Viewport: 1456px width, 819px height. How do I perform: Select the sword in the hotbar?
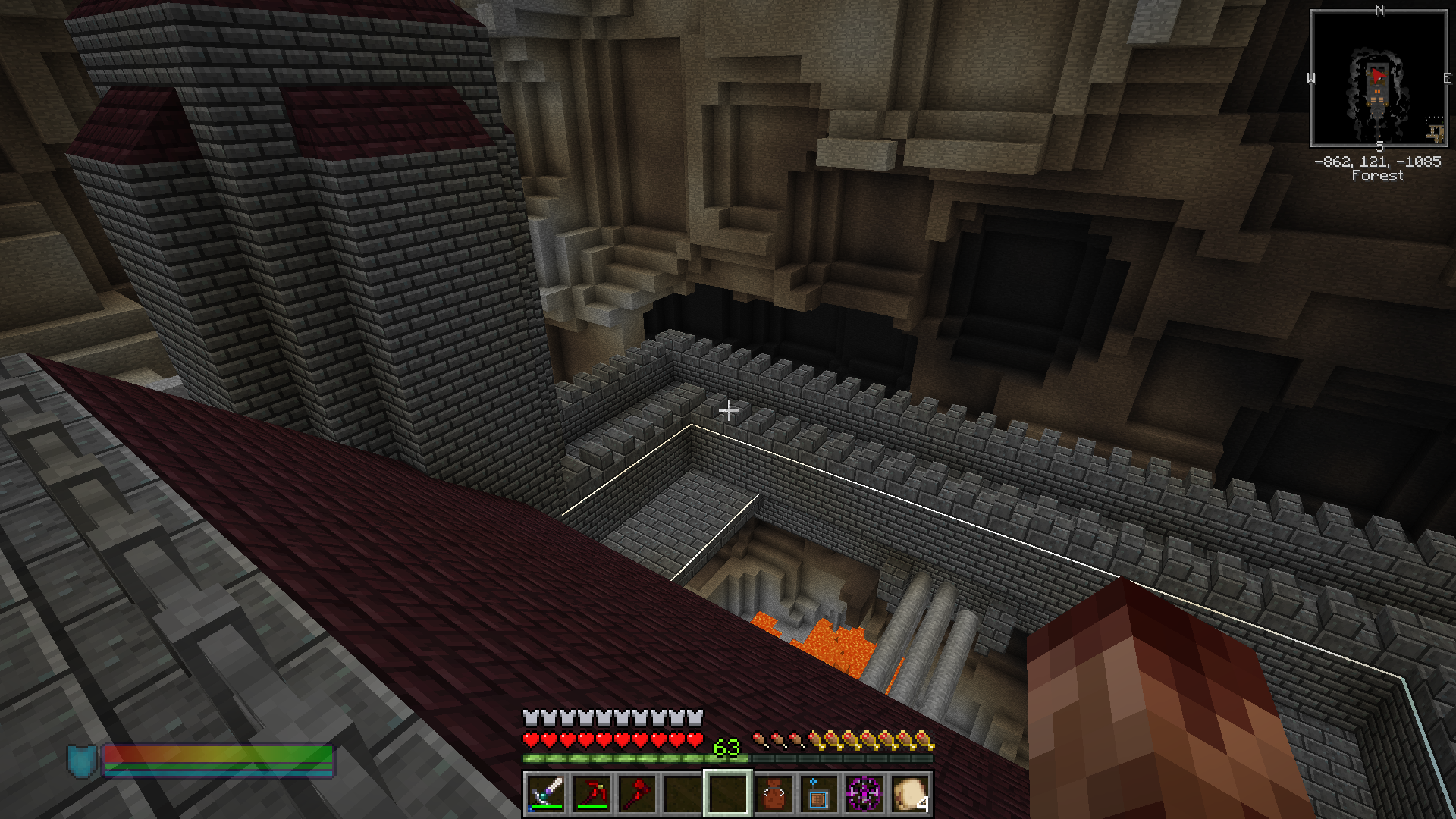(546, 794)
